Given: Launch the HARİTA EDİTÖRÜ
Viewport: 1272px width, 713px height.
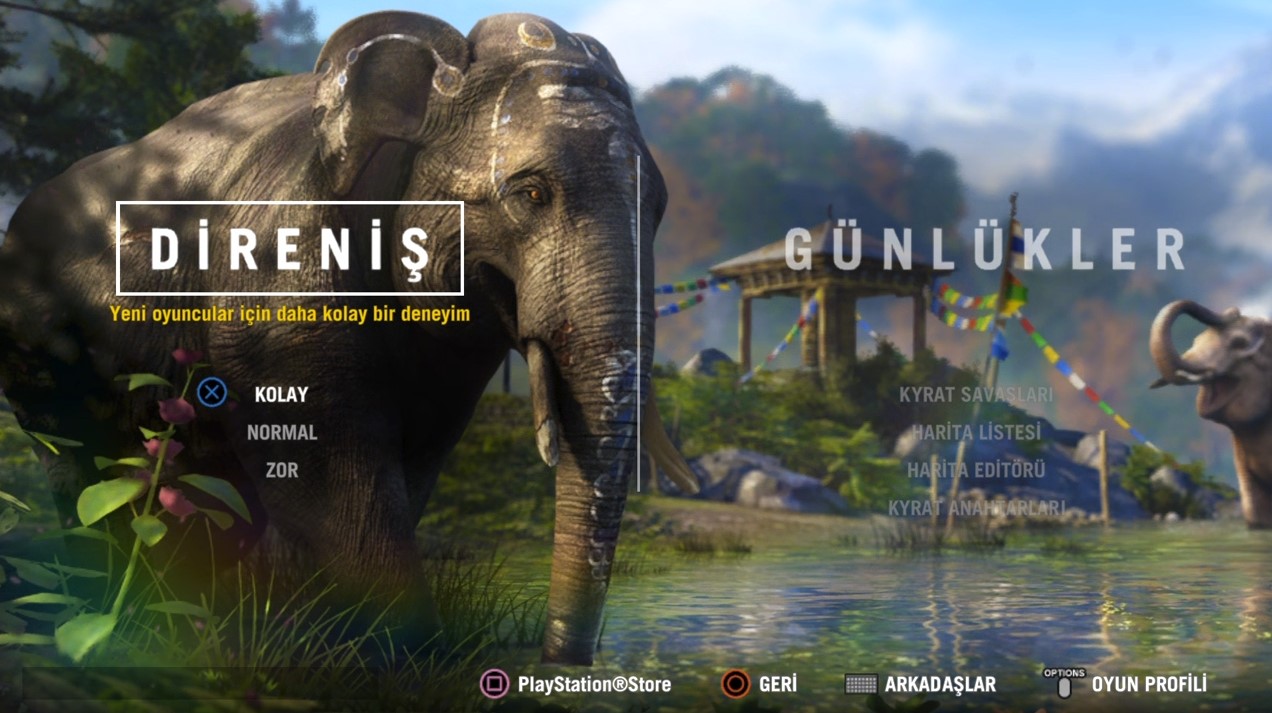Looking at the screenshot, I should pos(976,470).
